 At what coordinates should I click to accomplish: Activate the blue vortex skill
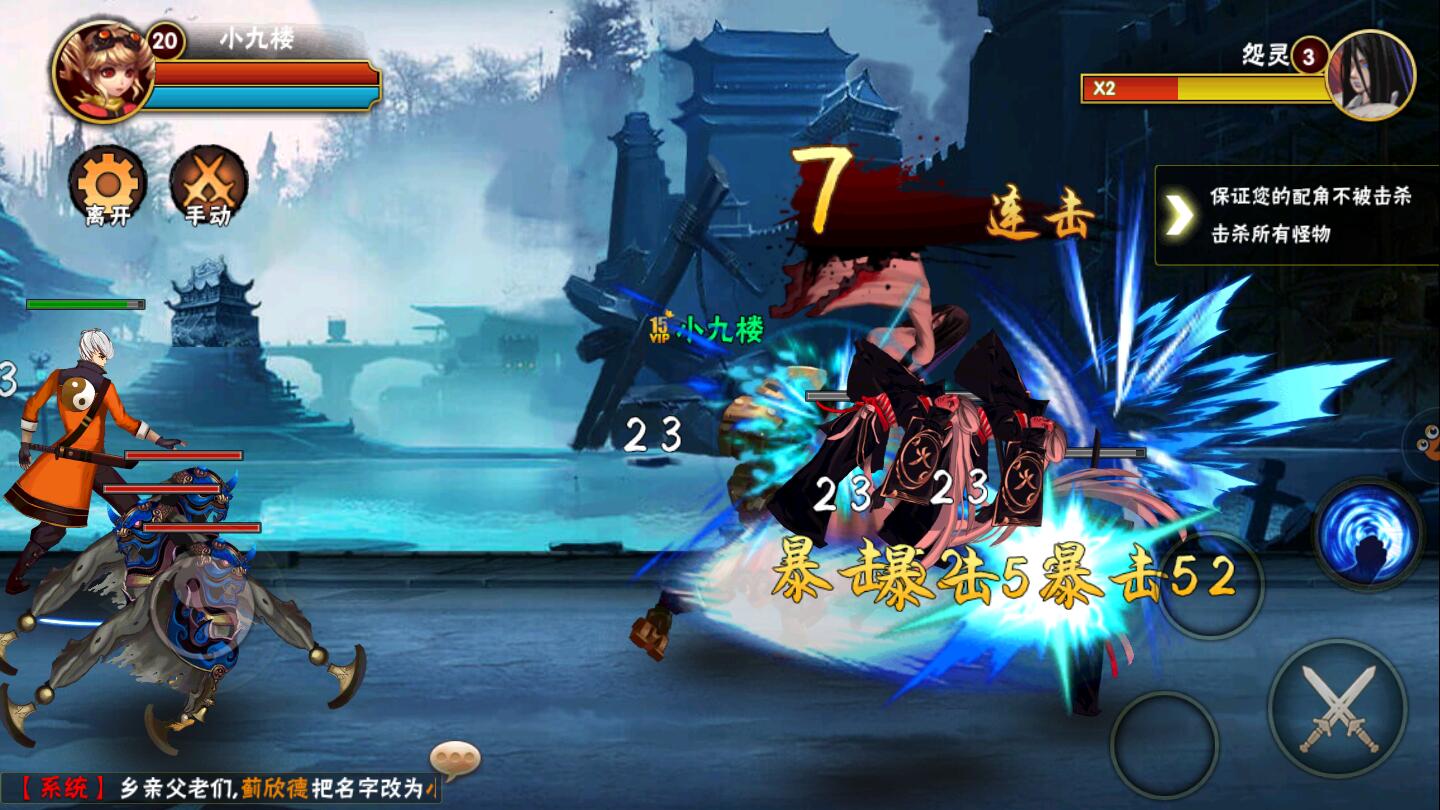pyautogui.click(x=1367, y=533)
